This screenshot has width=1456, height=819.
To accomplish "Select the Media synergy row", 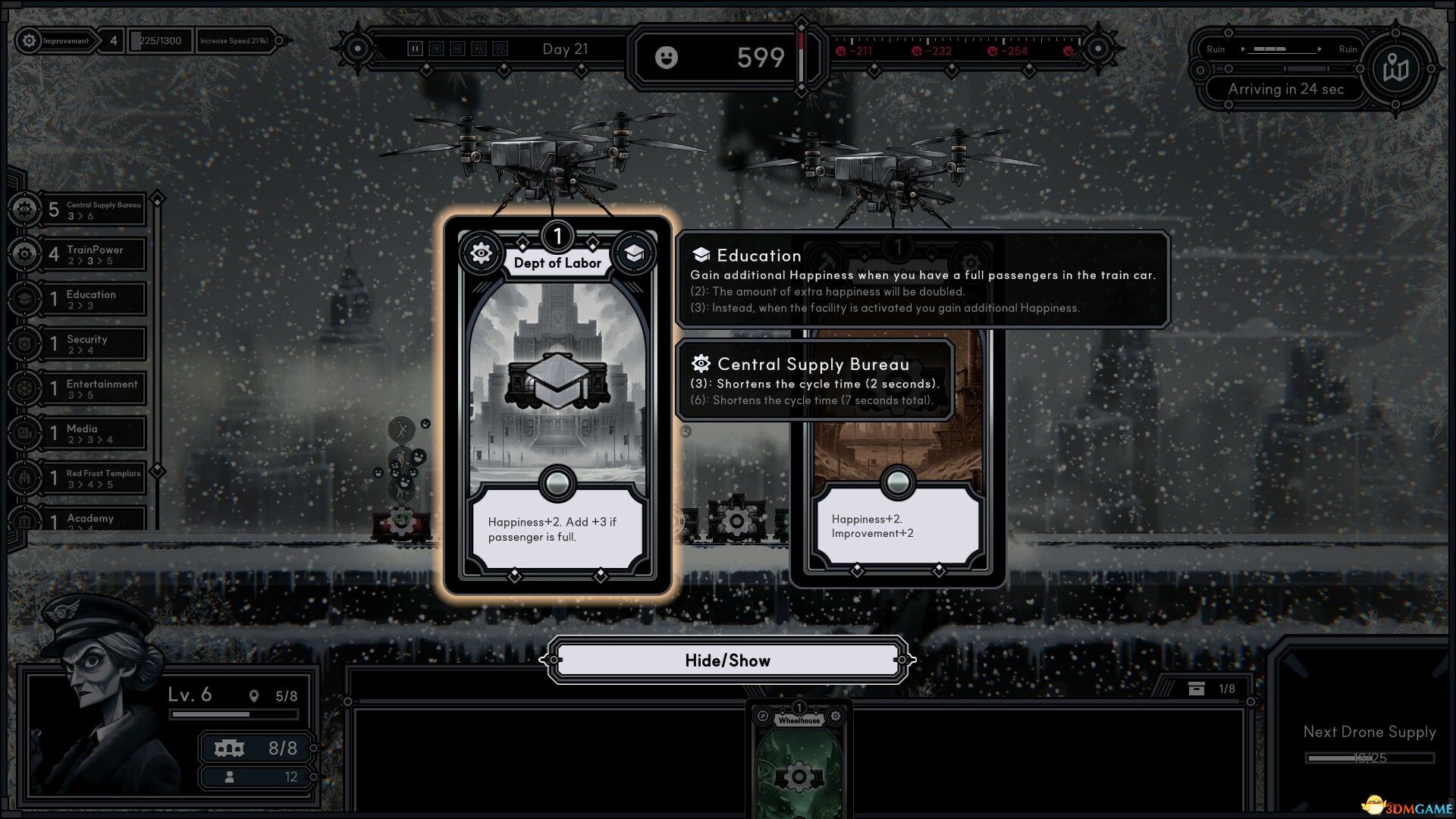I will pyautogui.click(x=91, y=434).
